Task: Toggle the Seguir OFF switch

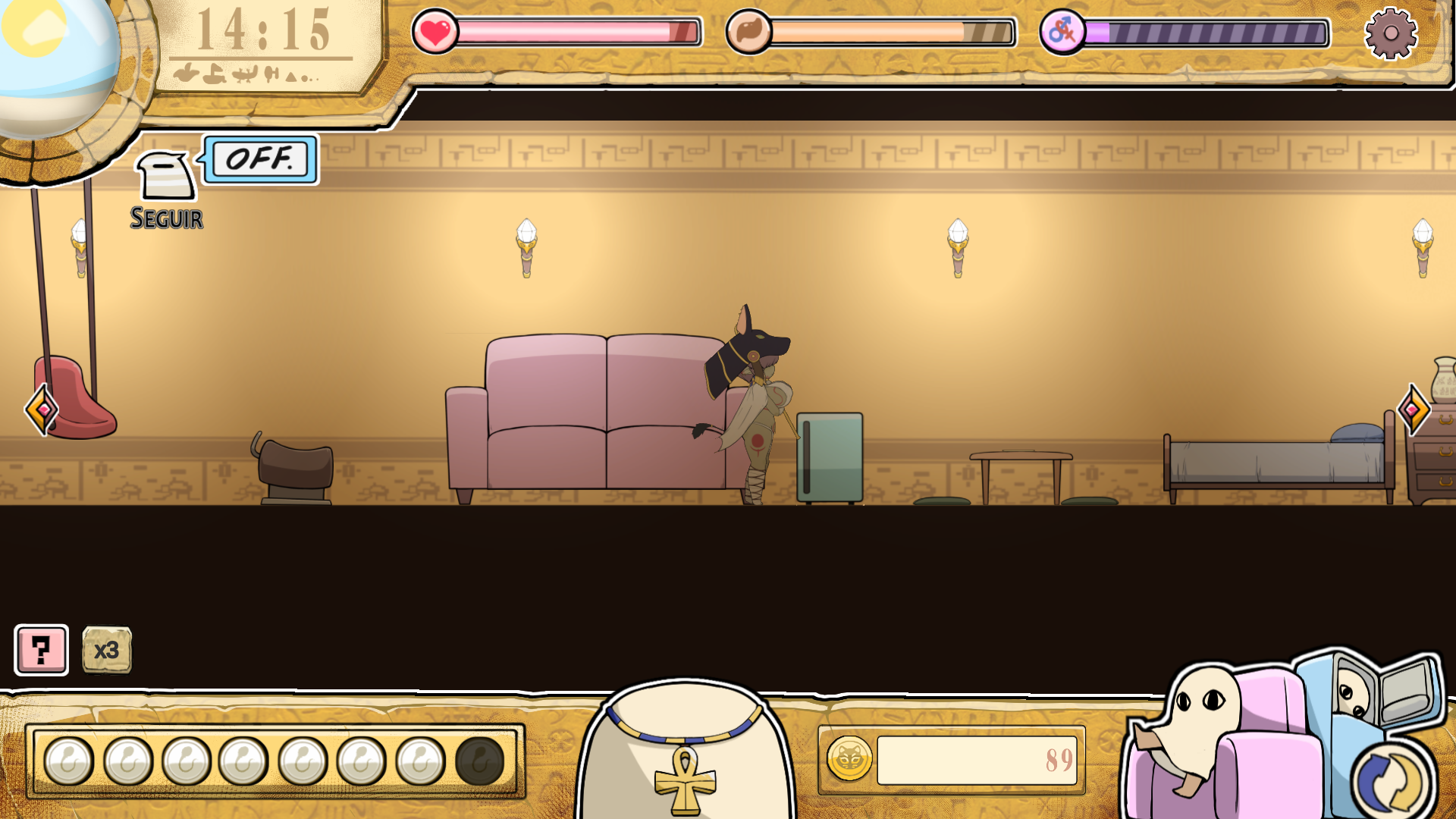Action: point(260,159)
